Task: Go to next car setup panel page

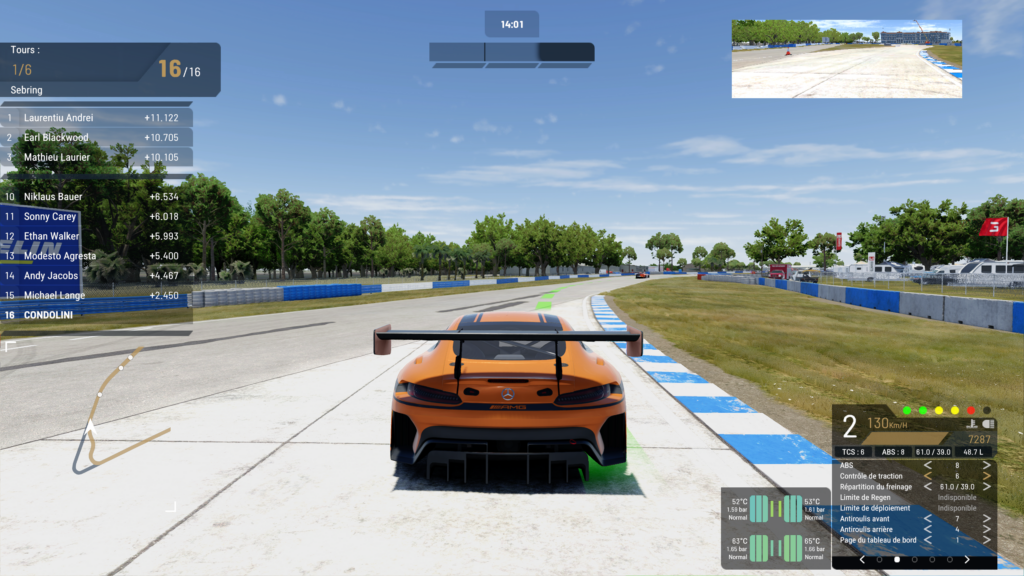Action: tap(966, 560)
